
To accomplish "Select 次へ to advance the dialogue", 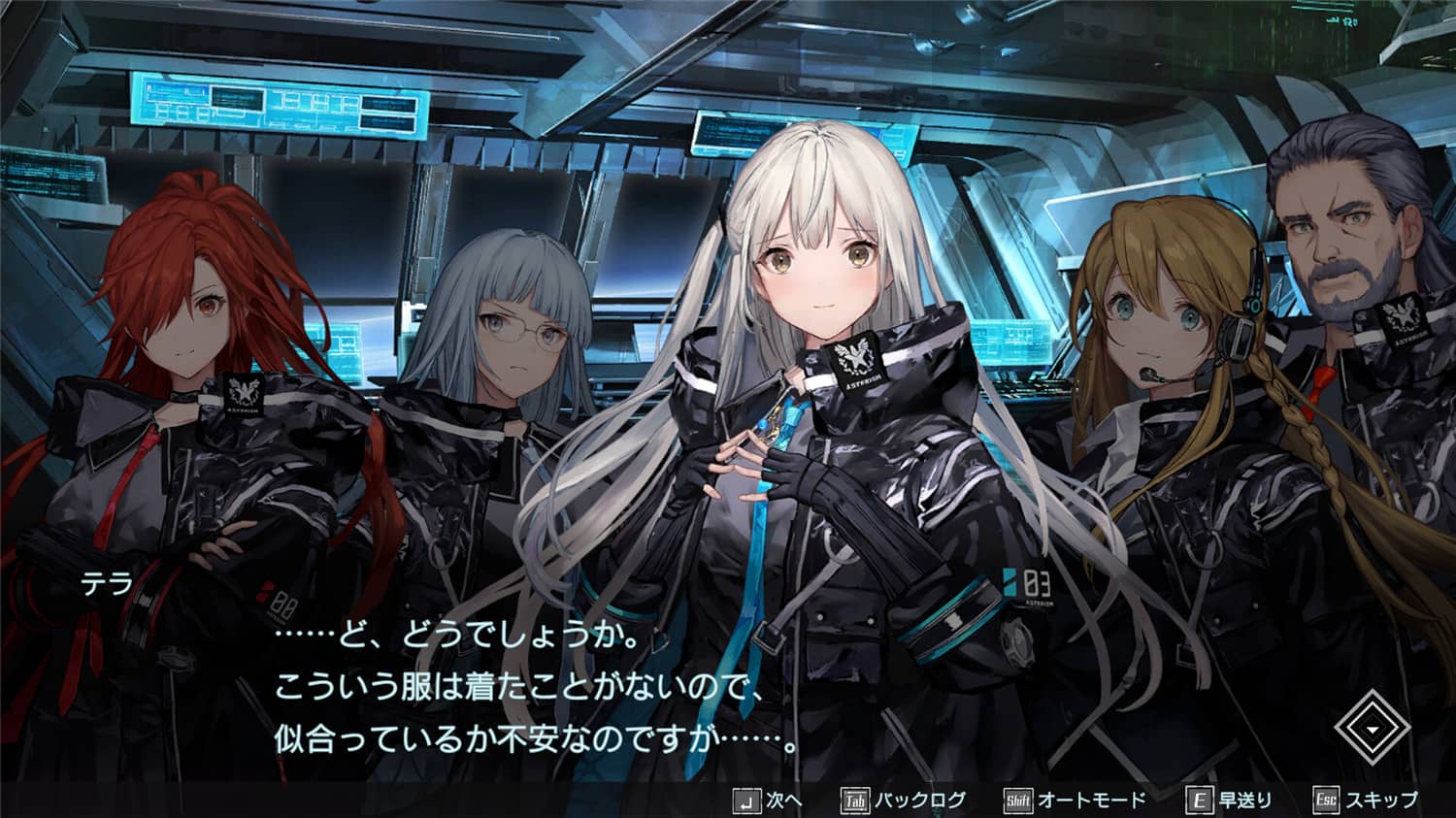I will [786, 802].
